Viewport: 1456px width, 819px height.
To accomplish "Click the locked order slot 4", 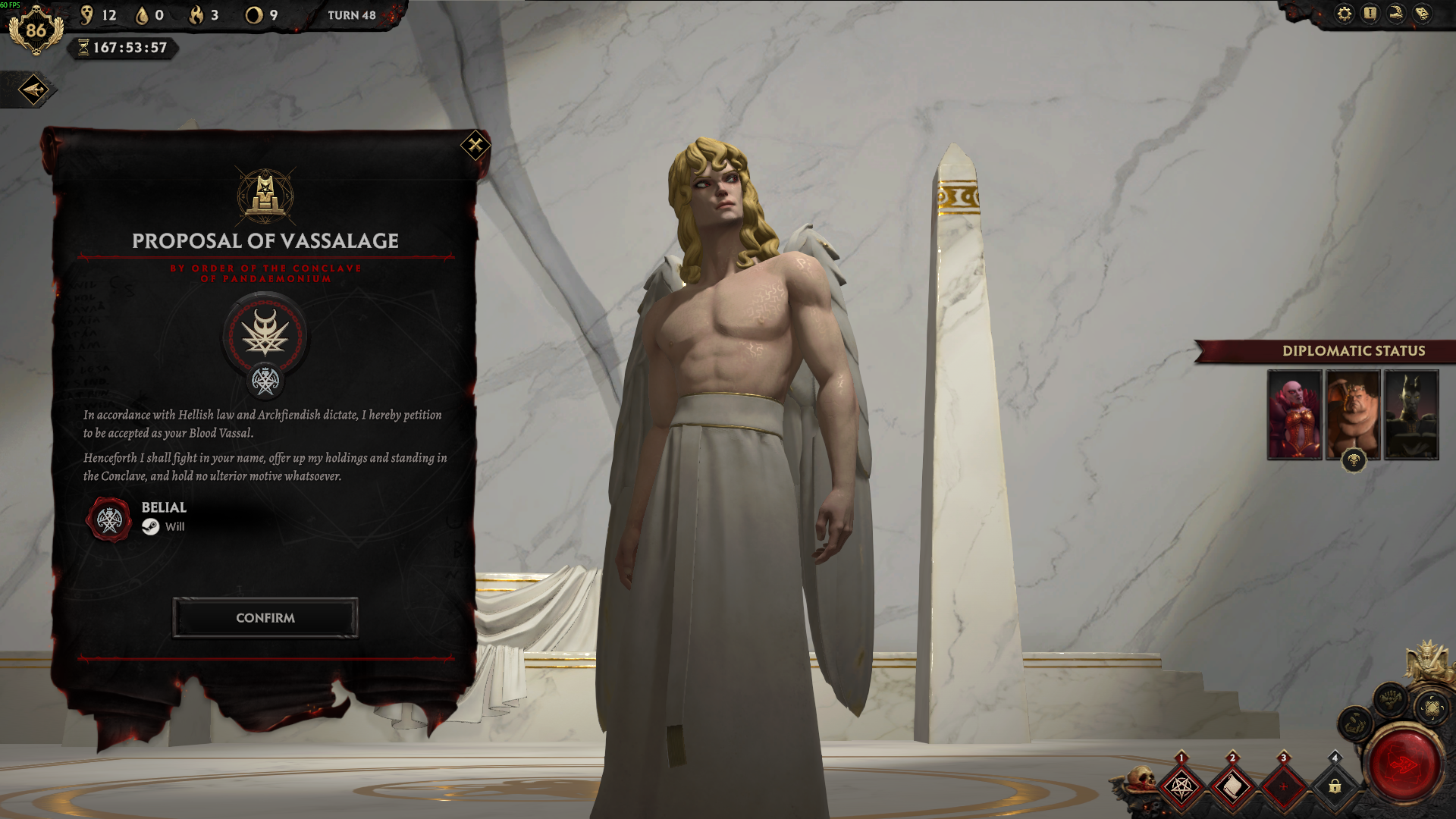I will 1335,786.
